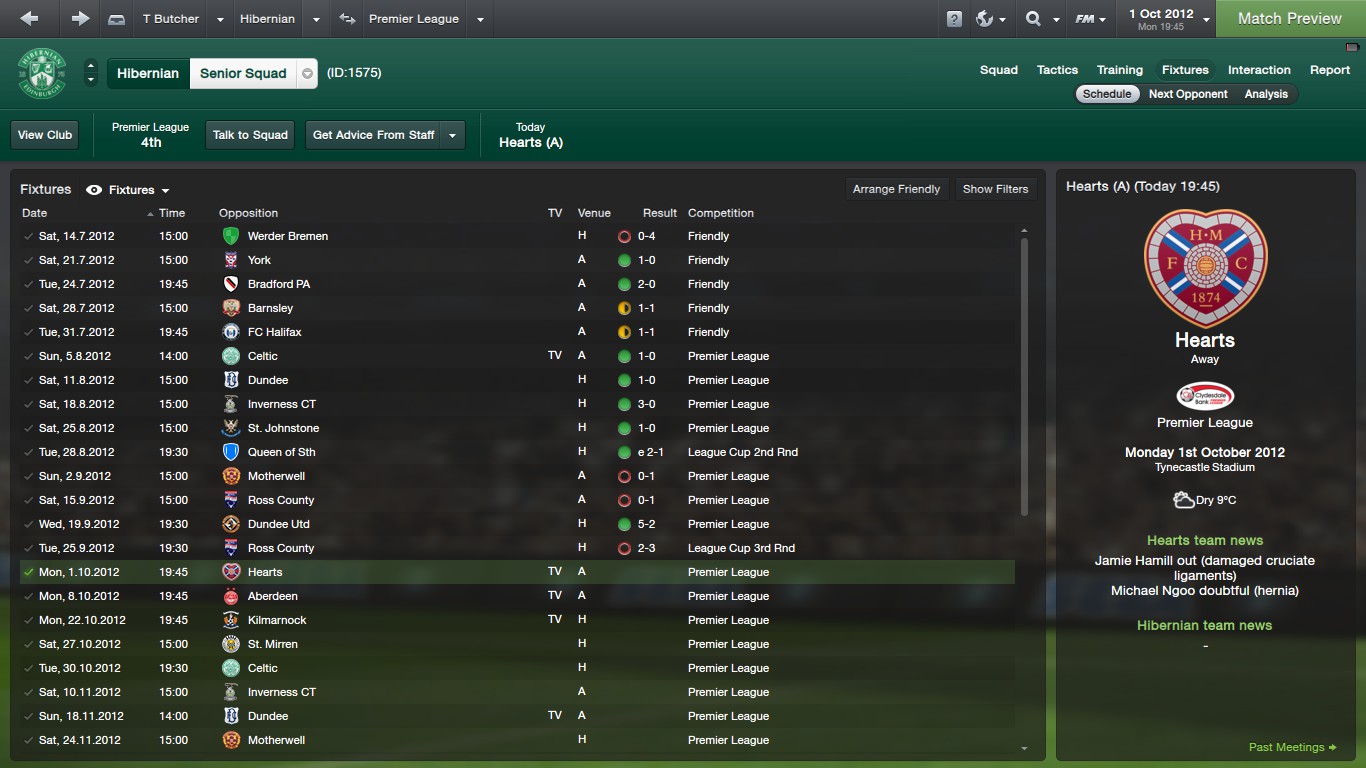This screenshot has width=1366, height=768.
Task: Get Advice From Staff
Action: tap(374, 135)
